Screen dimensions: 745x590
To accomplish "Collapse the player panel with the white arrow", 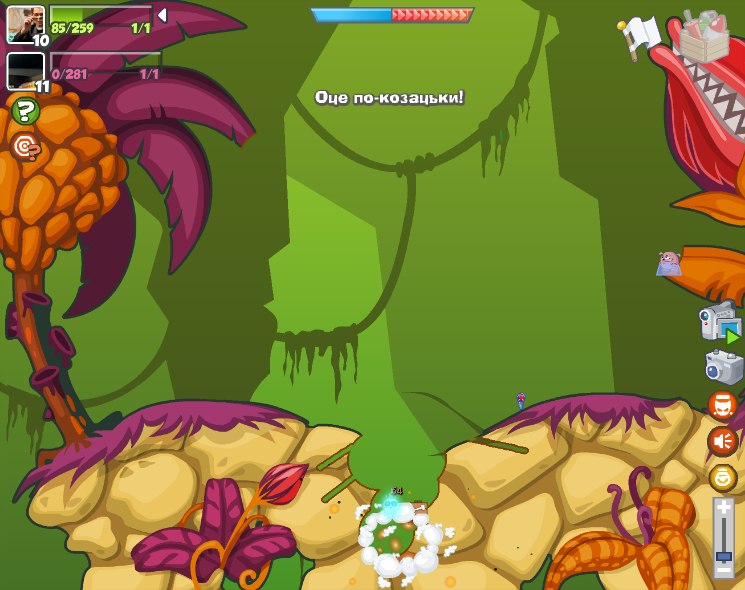I will pos(162,15).
